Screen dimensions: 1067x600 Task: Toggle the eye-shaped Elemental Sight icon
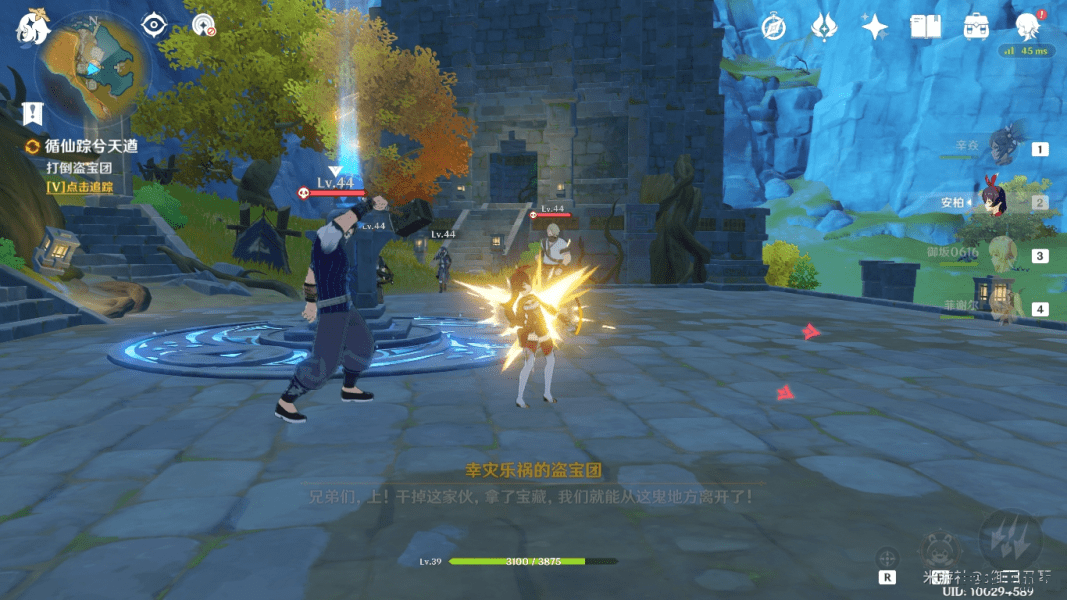pyautogui.click(x=153, y=24)
